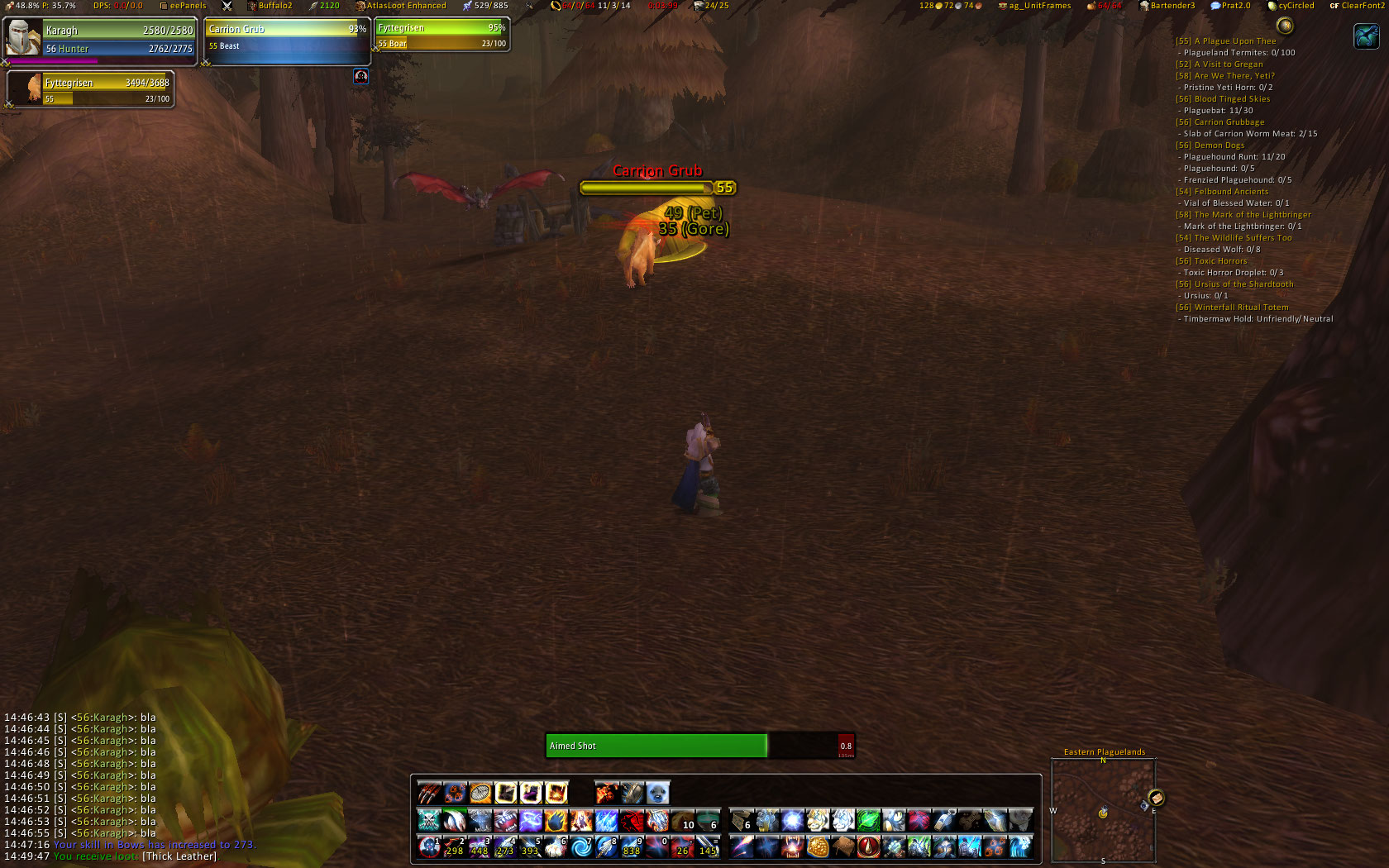Click the Eastern Plaguelands minimap

(1103, 810)
